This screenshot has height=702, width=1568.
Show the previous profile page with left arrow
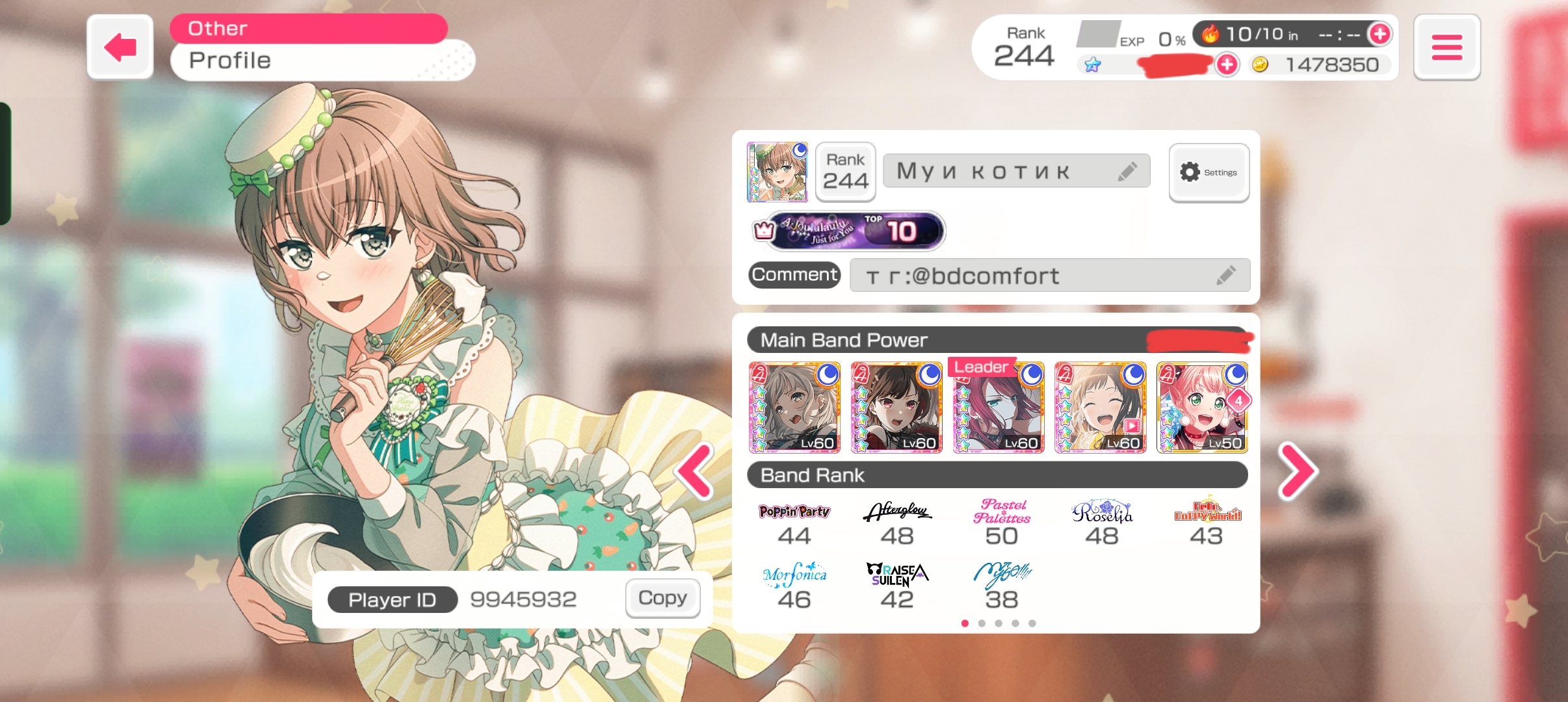(694, 472)
